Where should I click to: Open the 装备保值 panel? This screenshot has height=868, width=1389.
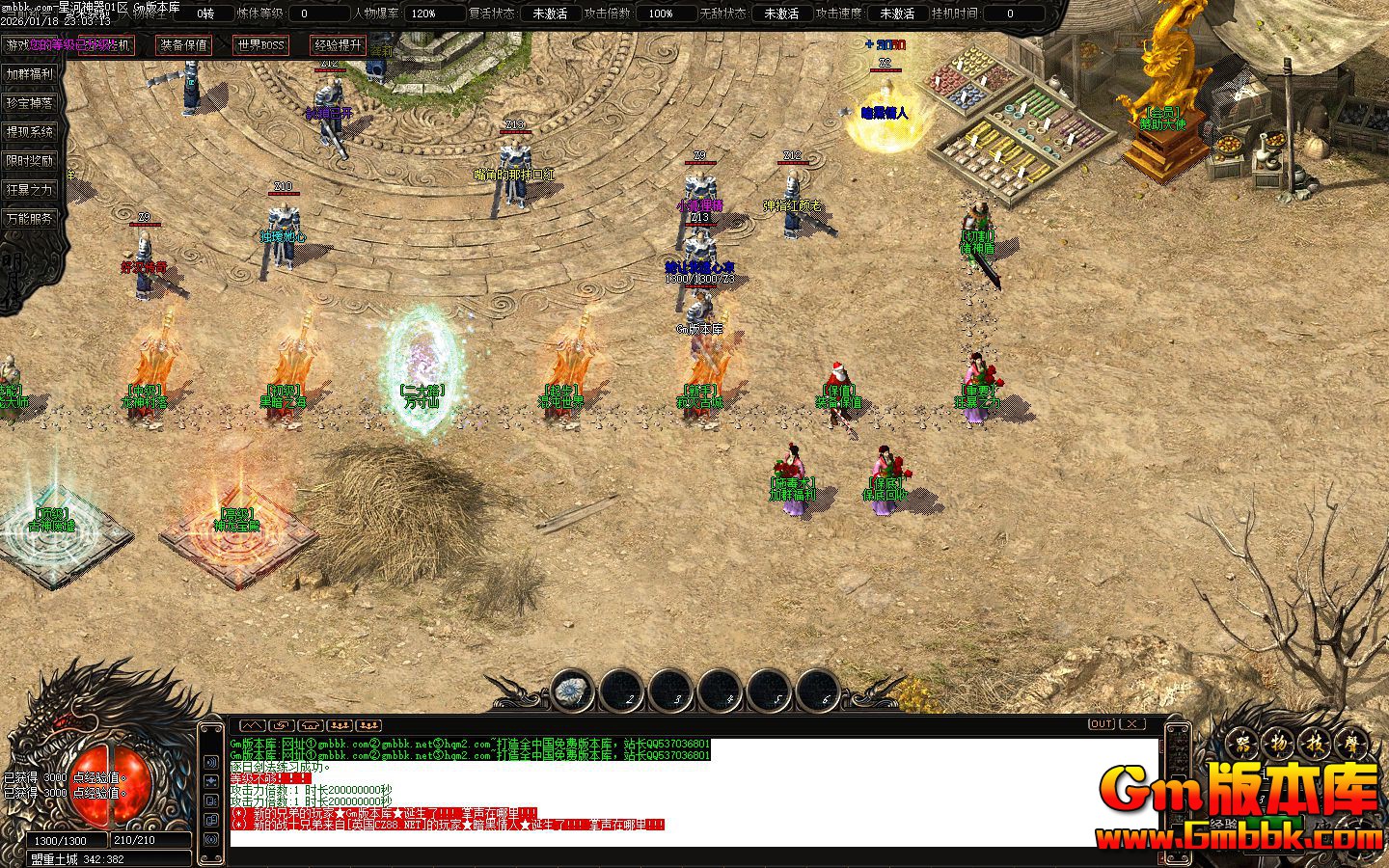coord(182,45)
